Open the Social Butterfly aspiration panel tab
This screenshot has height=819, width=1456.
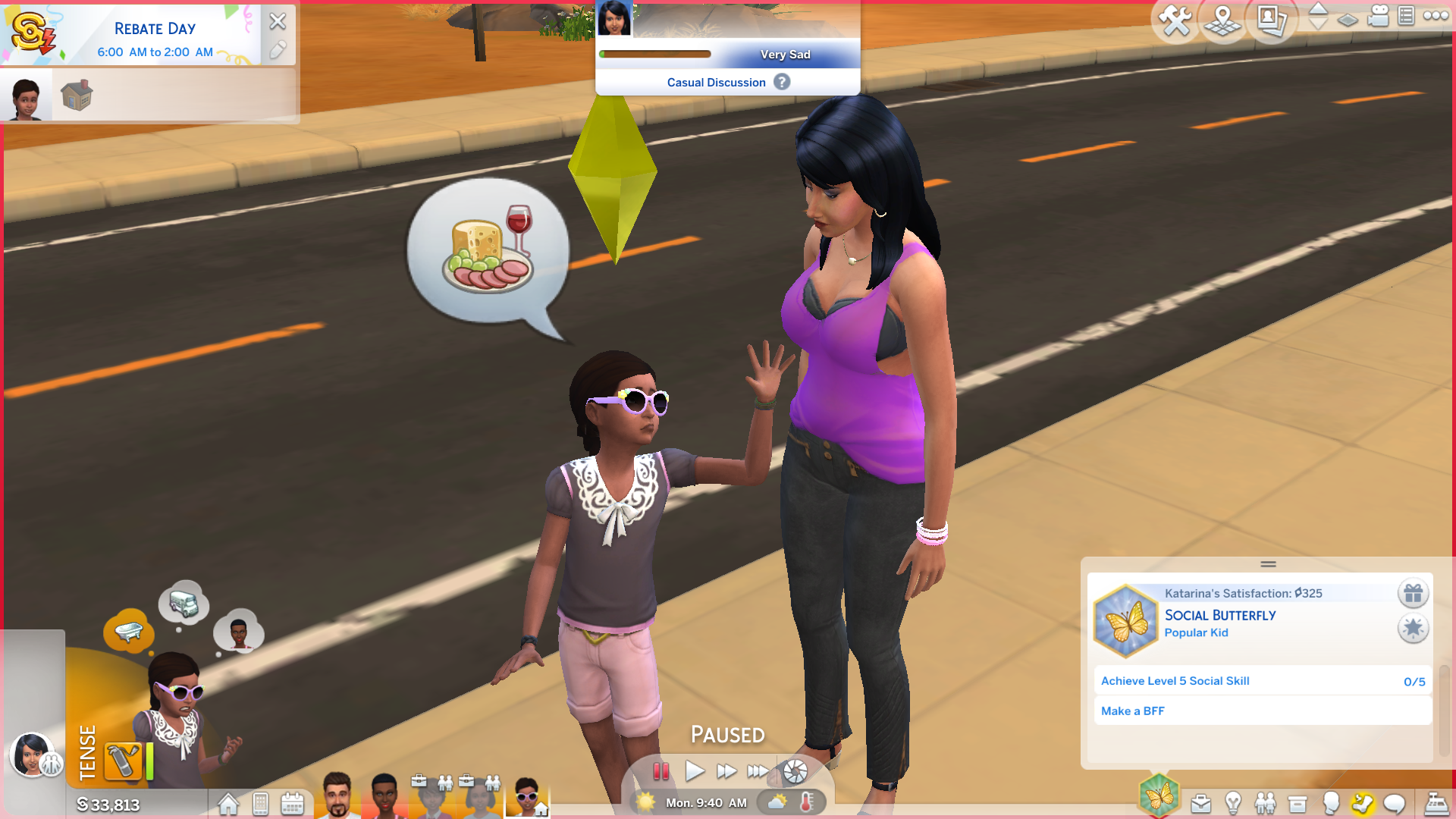tap(1159, 796)
